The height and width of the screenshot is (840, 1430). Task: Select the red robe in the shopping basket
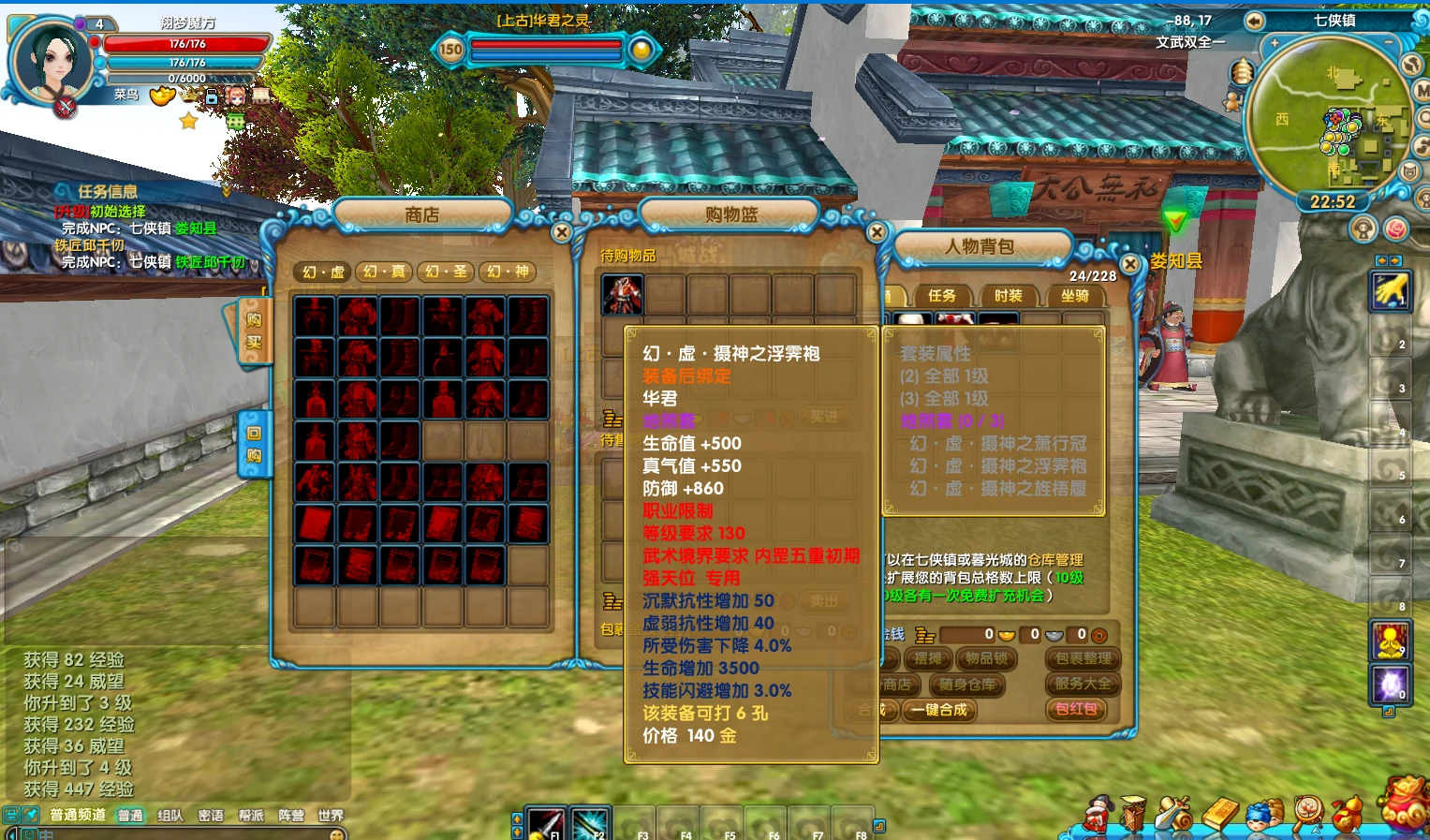click(623, 294)
